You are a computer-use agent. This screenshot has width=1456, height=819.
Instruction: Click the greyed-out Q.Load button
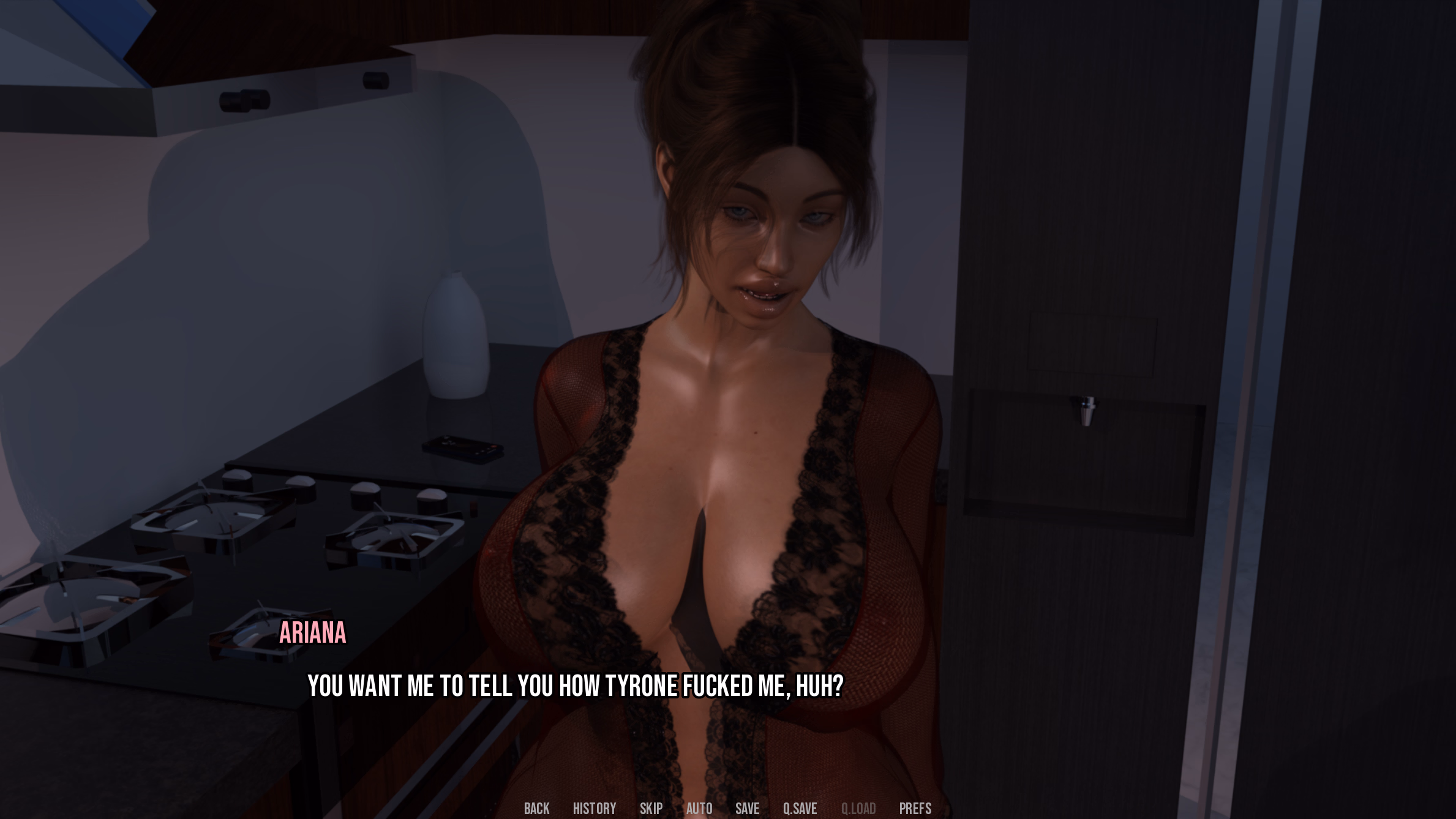858,809
